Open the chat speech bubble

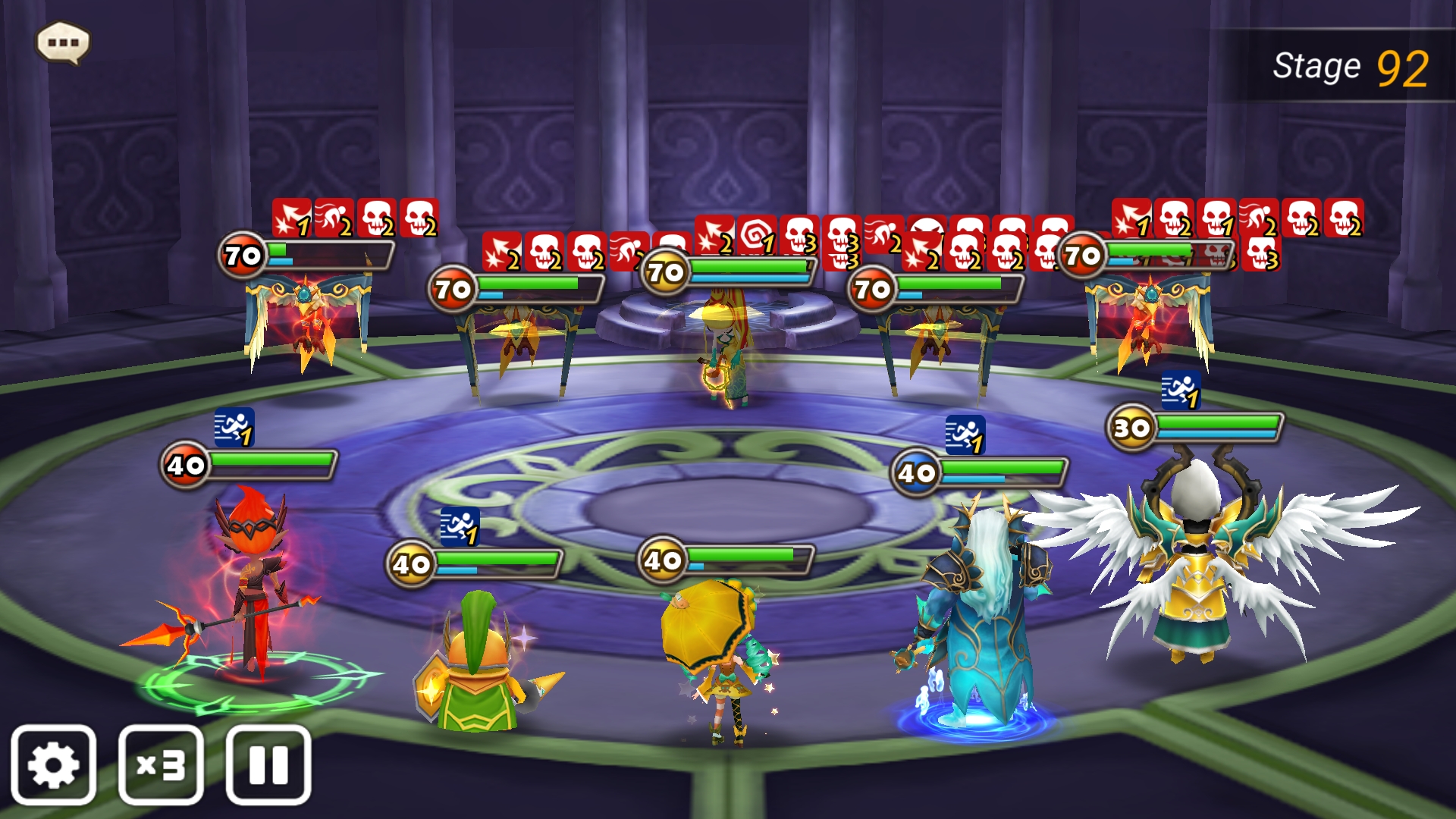(x=64, y=42)
